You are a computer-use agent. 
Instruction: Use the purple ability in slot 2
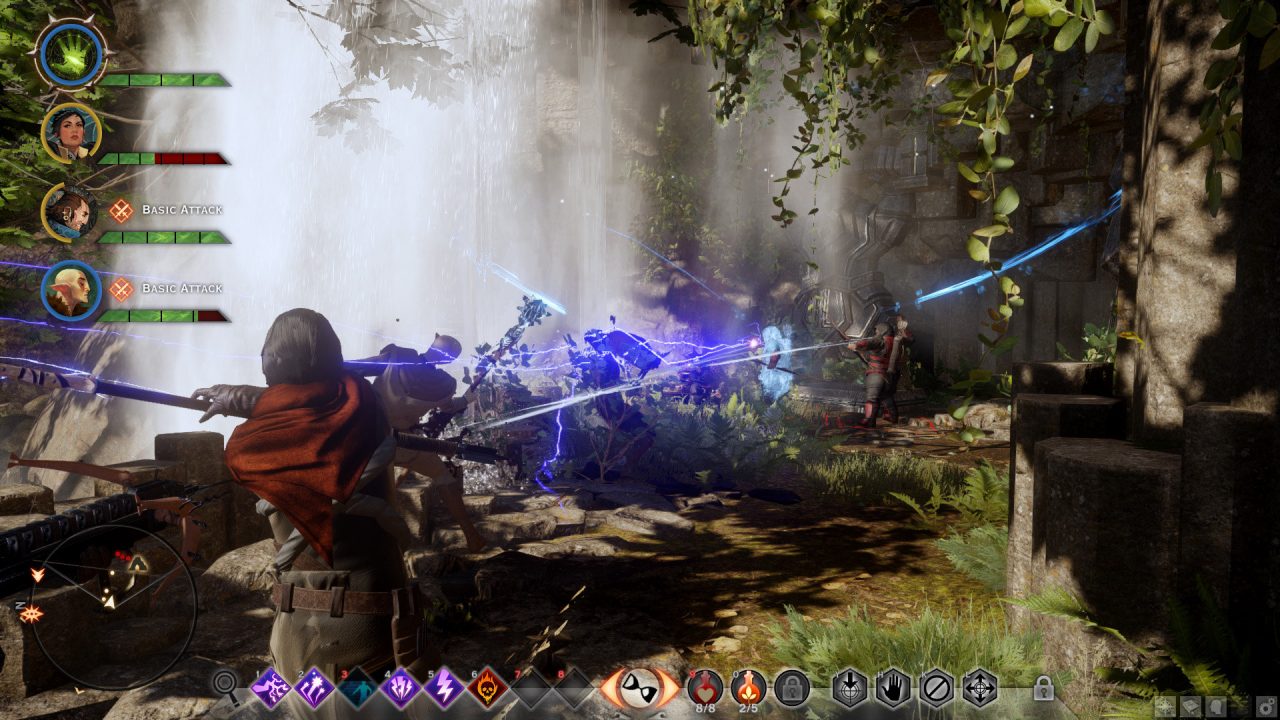point(314,688)
